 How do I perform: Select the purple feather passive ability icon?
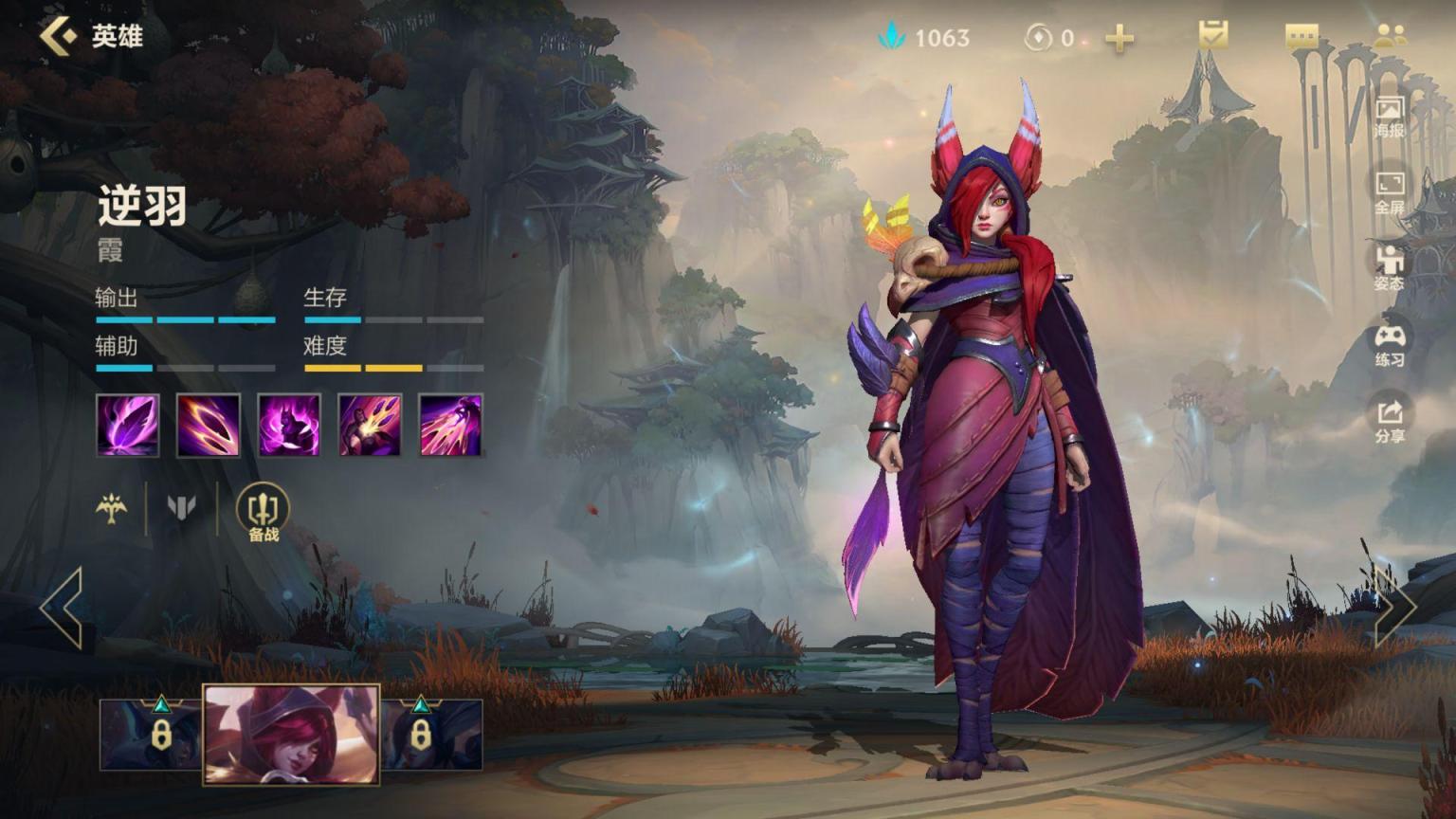pyautogui.click(x=128, y=426)
